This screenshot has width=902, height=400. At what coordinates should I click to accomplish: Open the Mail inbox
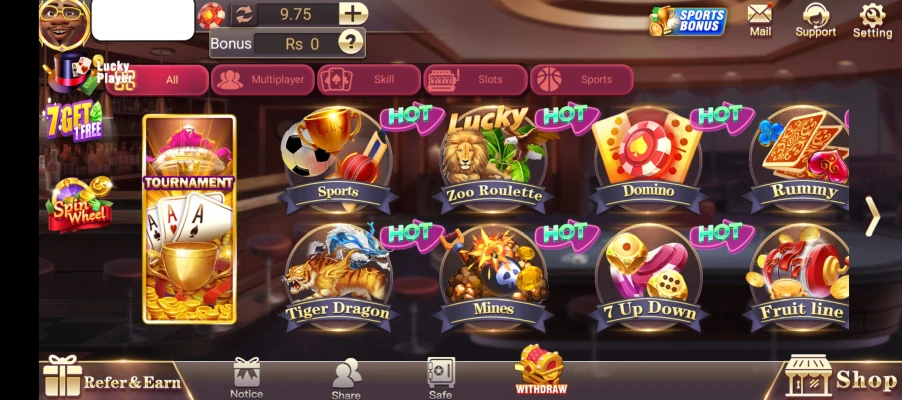(x=760, y=19)
